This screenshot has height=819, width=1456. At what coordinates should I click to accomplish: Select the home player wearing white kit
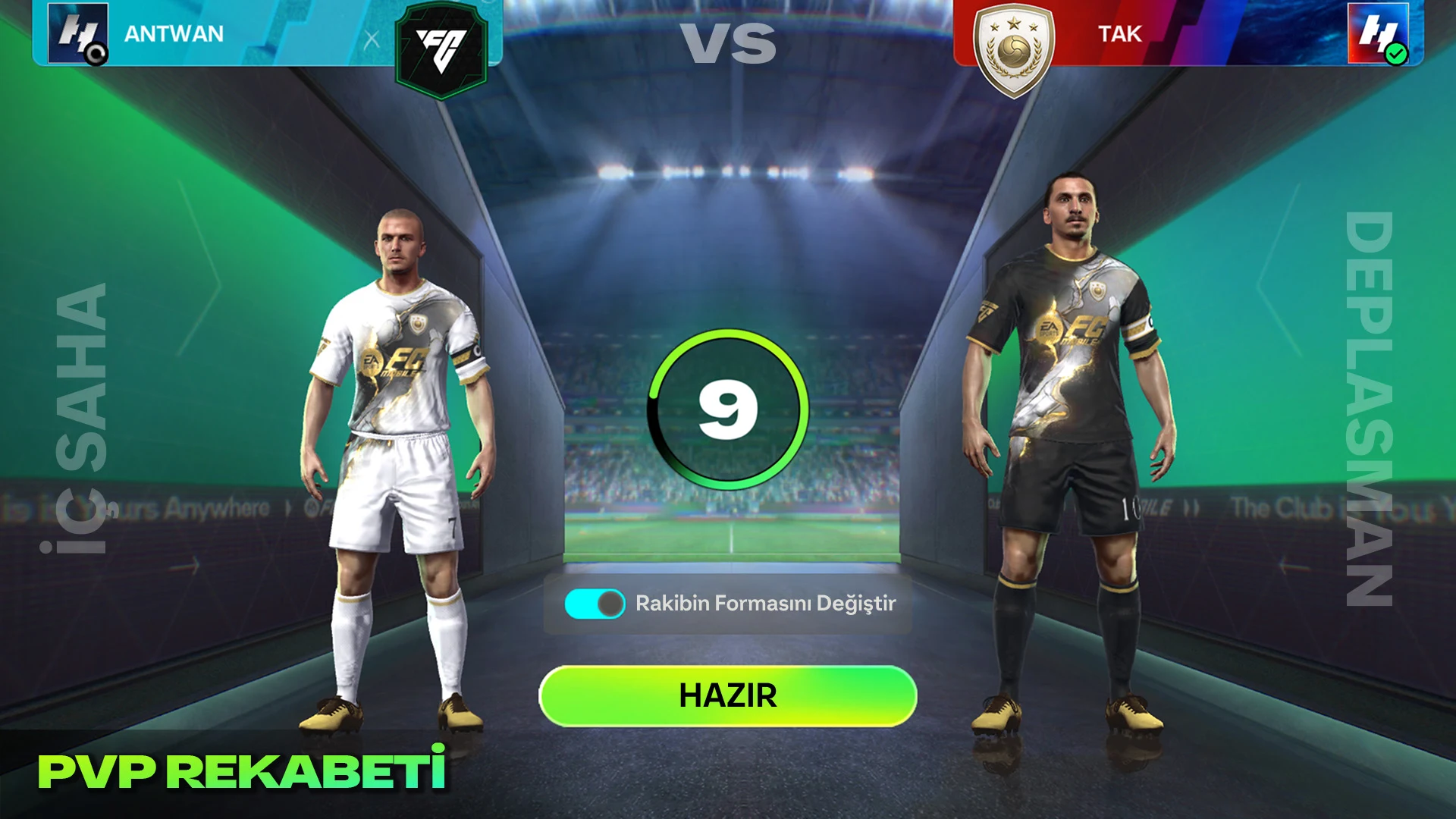[402, 455]
